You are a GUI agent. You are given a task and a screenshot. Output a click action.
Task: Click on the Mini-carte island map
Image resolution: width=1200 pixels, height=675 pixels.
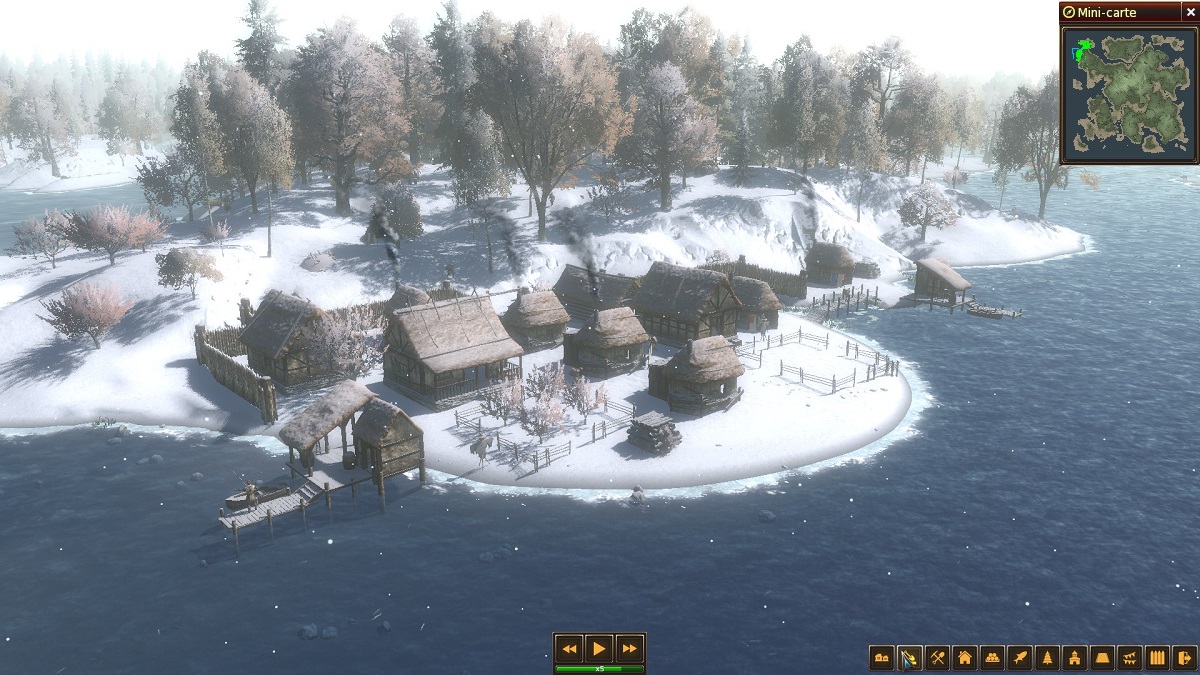1128,88
